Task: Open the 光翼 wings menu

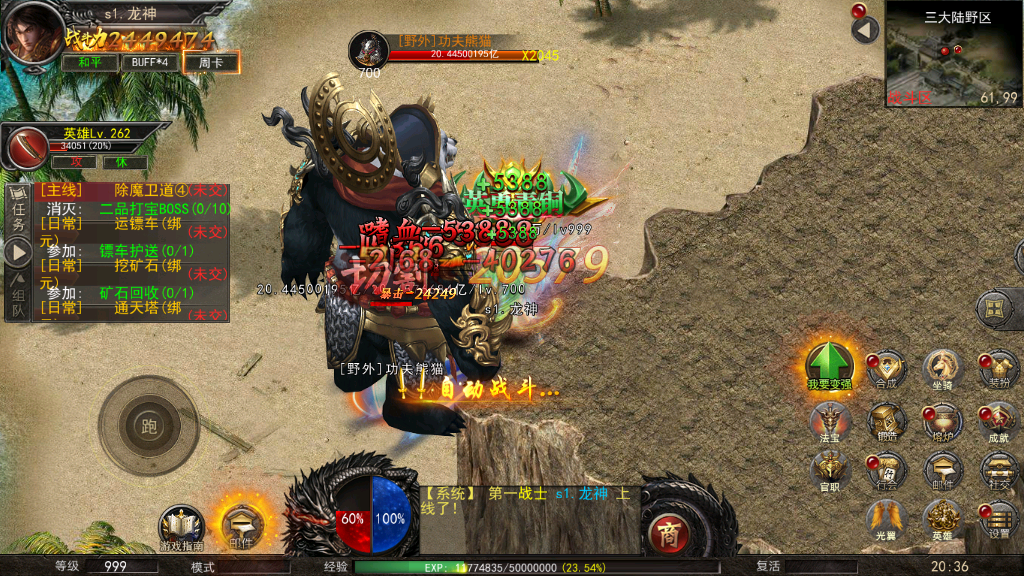Action: 886,518
